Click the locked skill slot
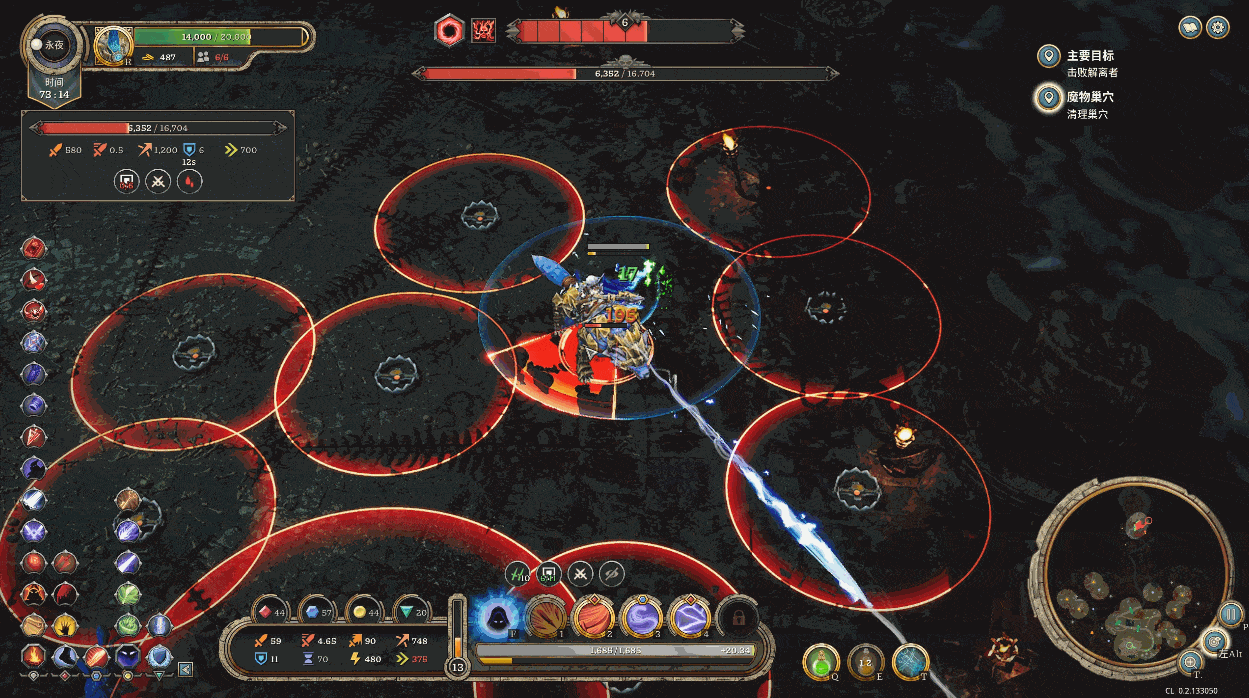 (x=738, y=618)
